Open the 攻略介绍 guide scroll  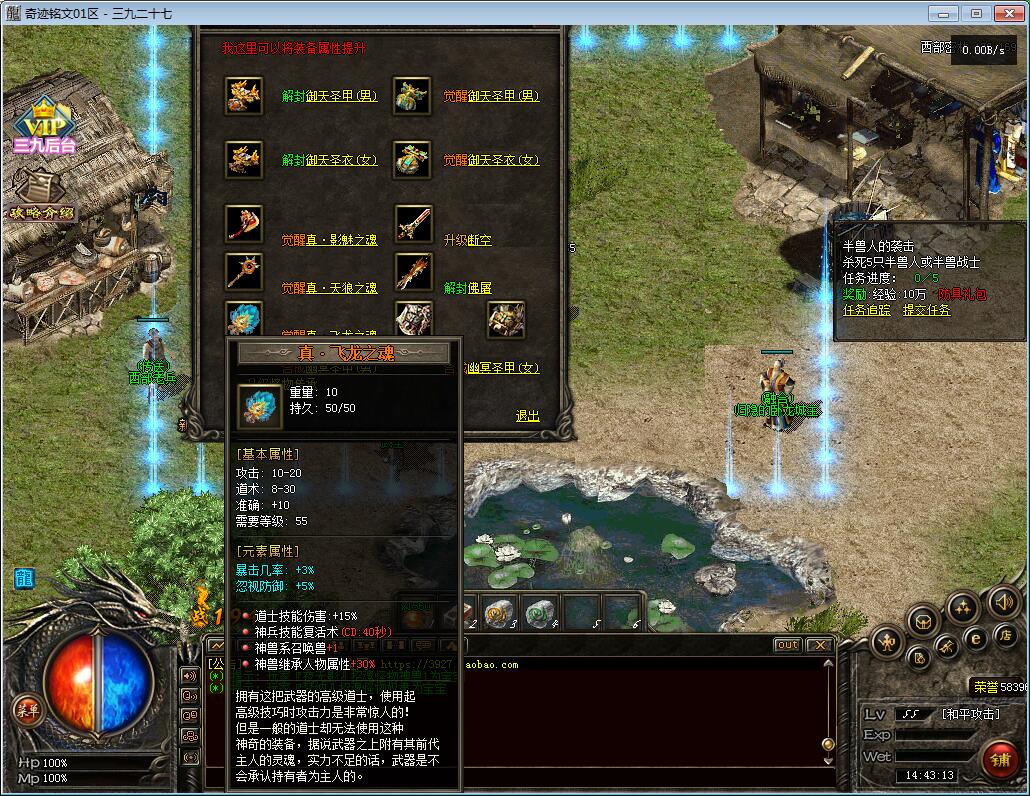coord(42,197)
